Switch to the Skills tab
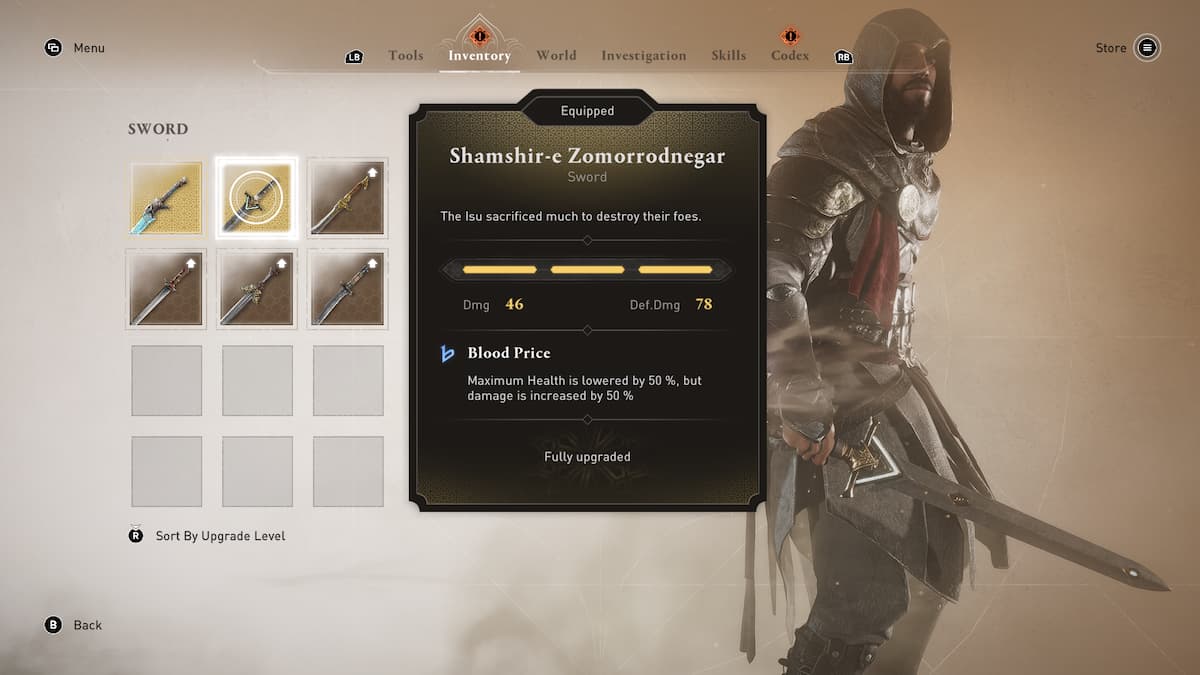Screen dimensions: 1200x675 [x=728, y=56]
